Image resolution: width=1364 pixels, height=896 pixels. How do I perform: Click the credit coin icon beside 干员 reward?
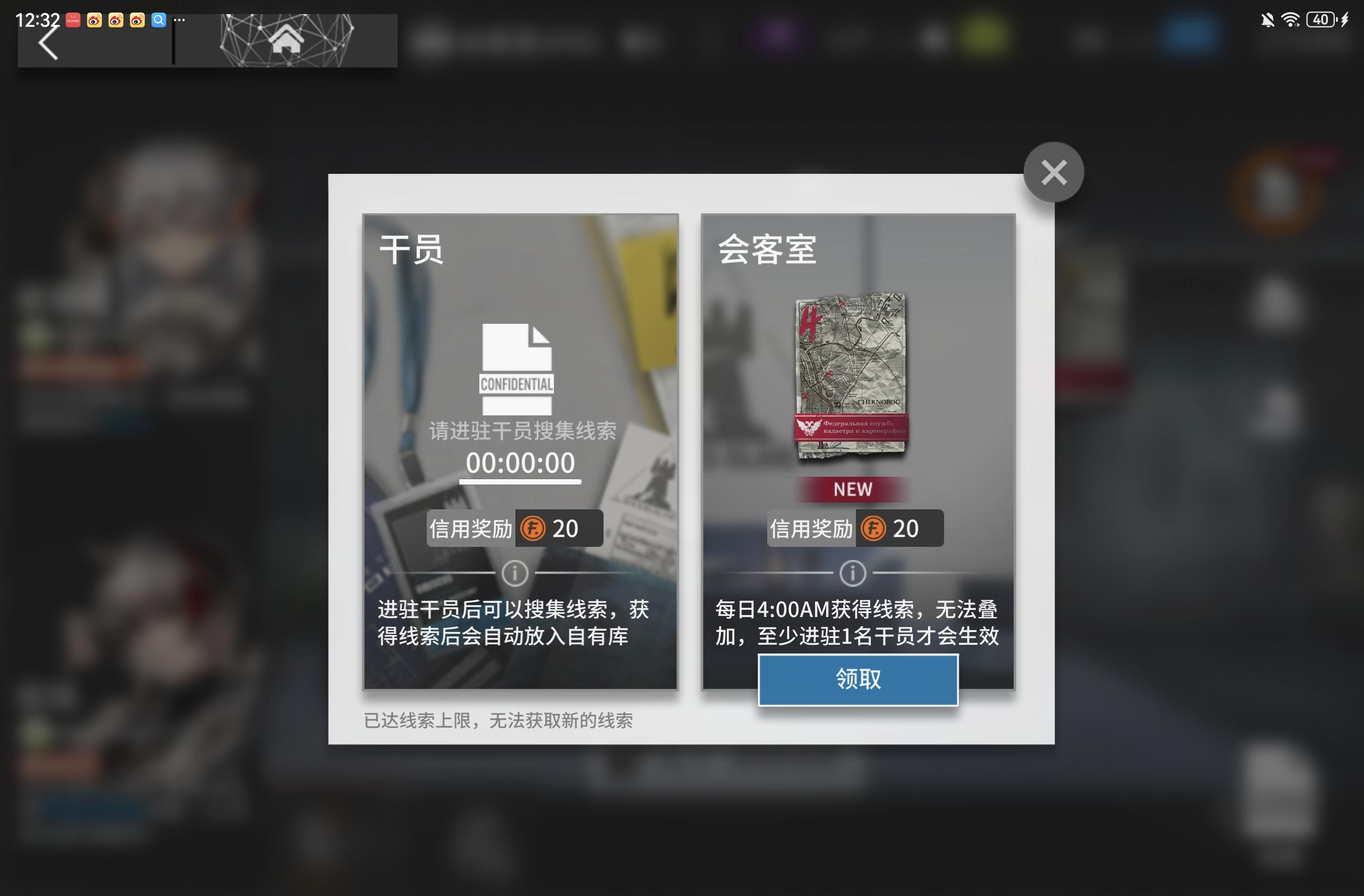pos(532,528)
